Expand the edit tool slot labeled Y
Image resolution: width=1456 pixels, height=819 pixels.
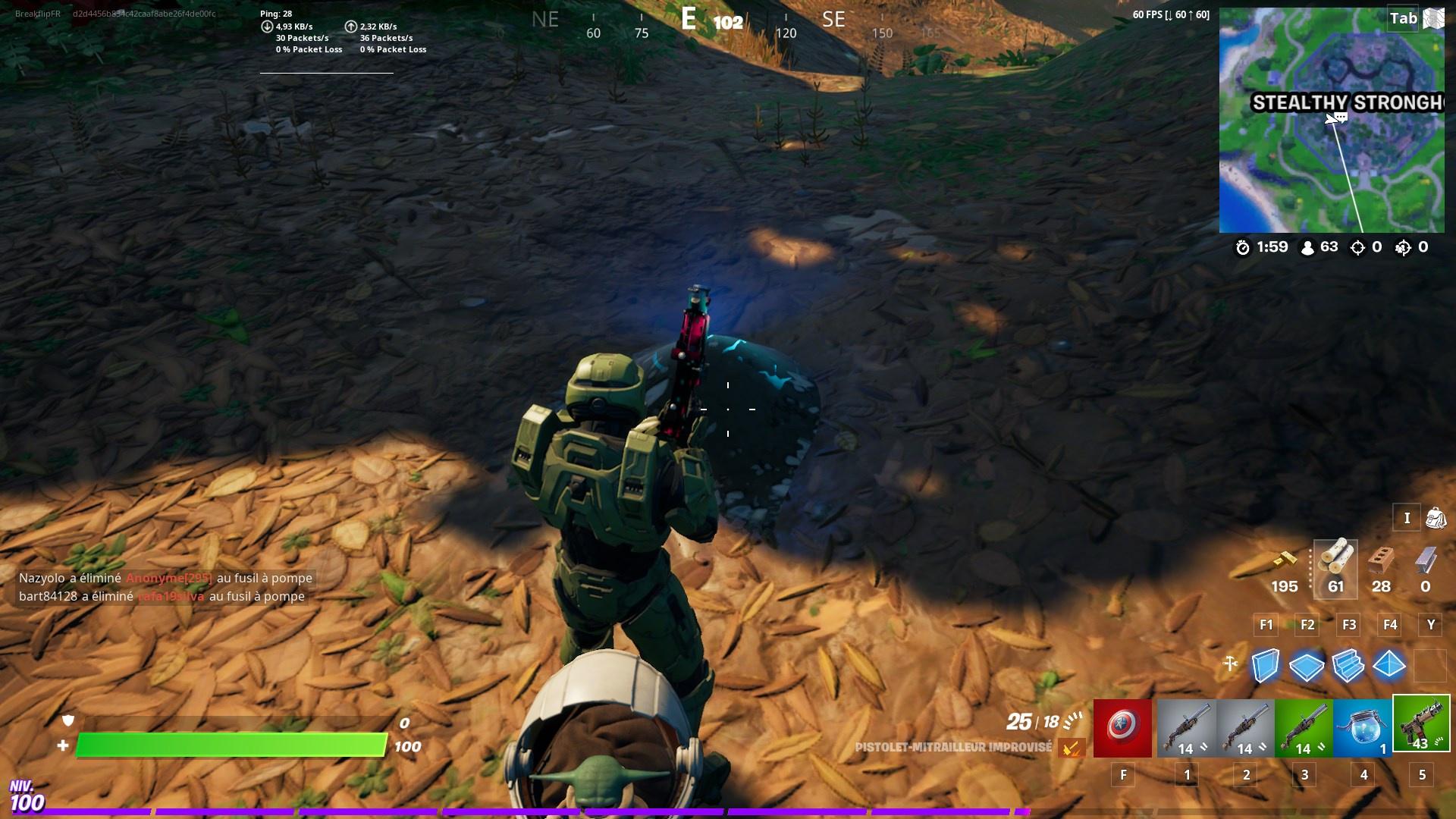(x=1430, y=625)
